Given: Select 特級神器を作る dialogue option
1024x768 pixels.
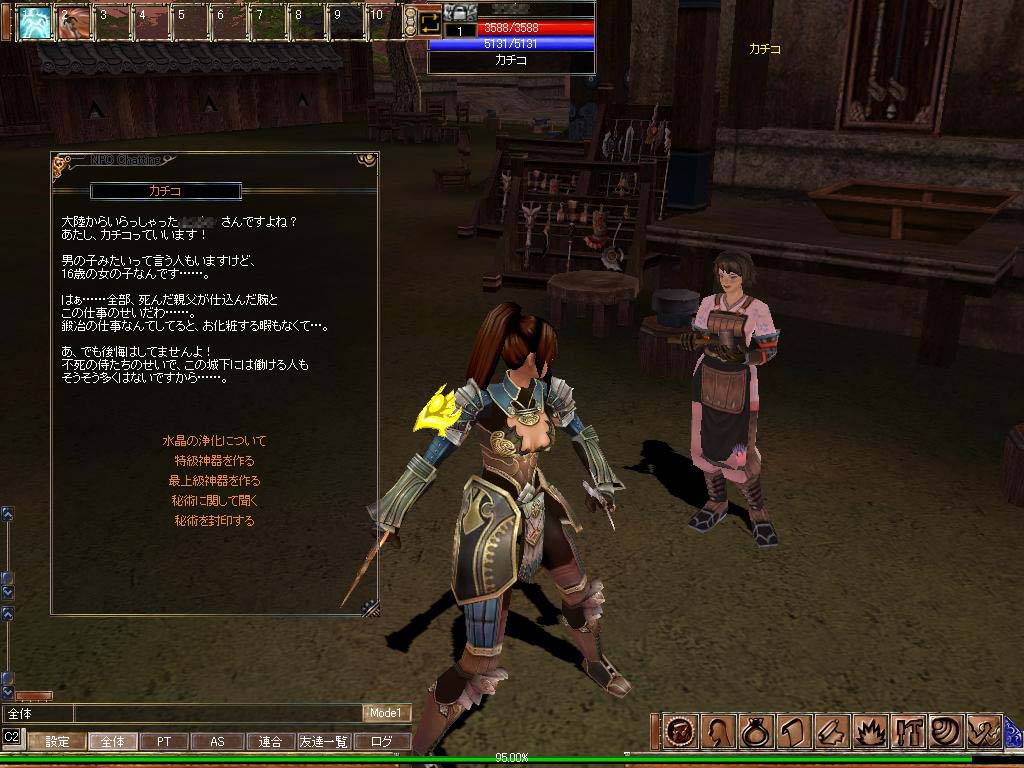Looking at the screenshot, I should click(214, 461).
